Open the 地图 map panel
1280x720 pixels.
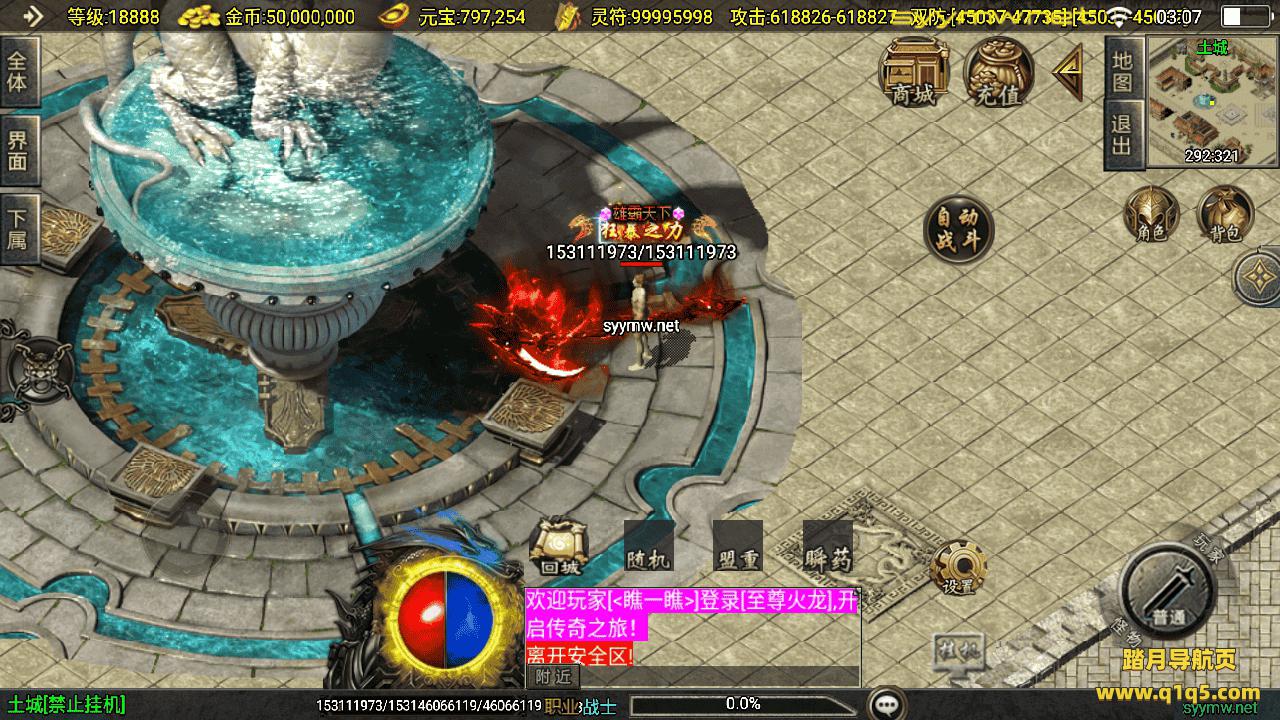point(1123,70)
